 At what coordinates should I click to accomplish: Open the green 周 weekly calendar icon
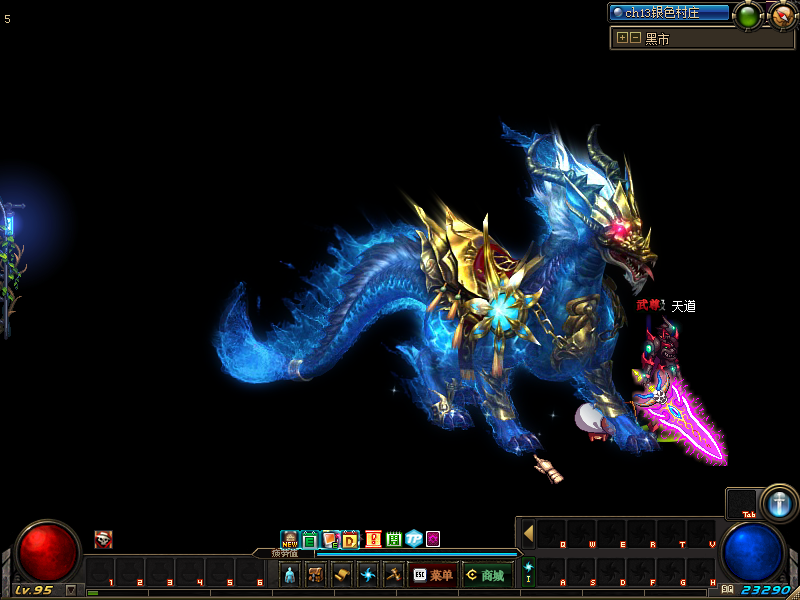[x=393, y=540]
